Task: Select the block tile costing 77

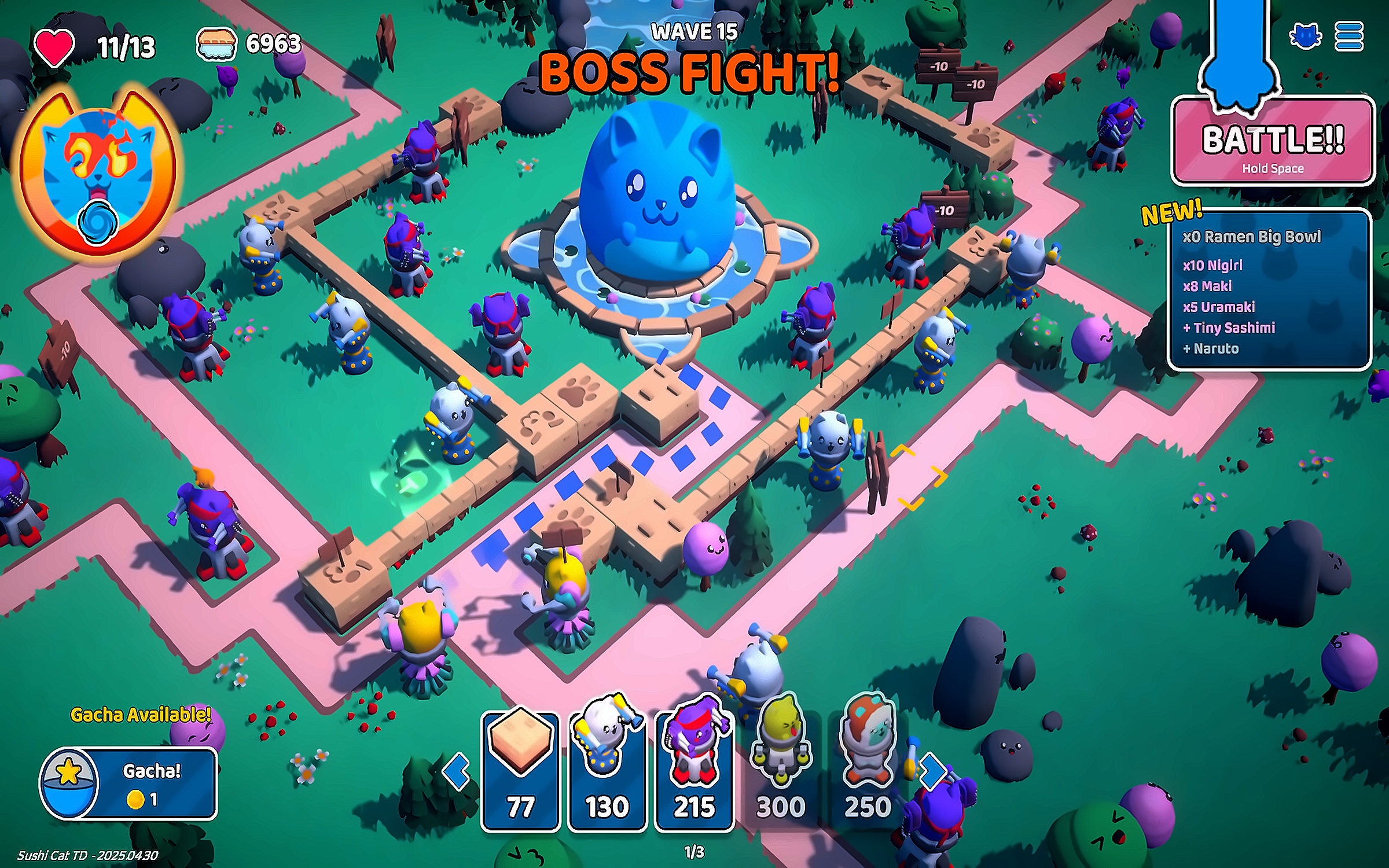Action: coord(520,771)
